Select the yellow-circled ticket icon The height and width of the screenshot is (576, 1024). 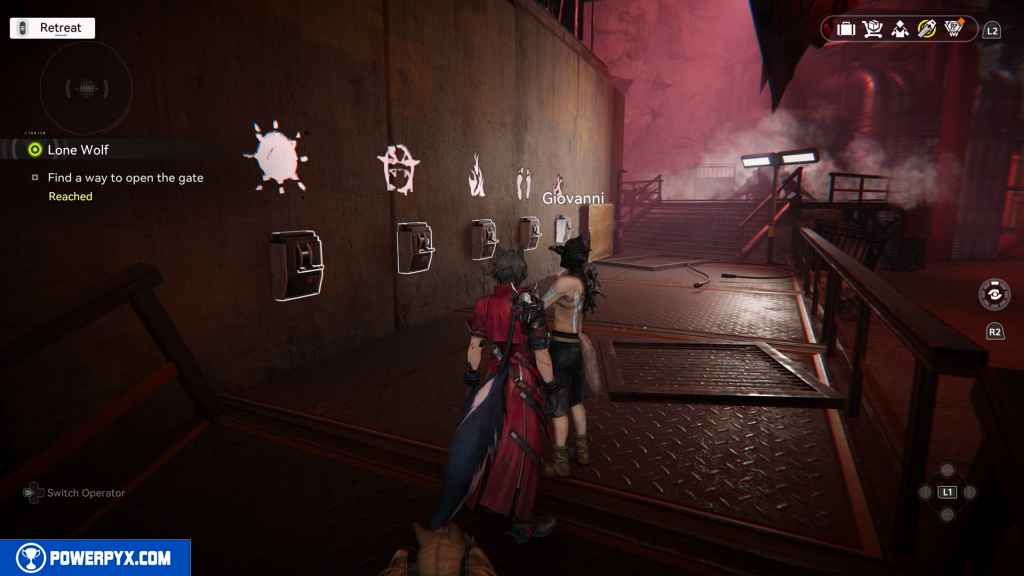(x=927, y=29)
